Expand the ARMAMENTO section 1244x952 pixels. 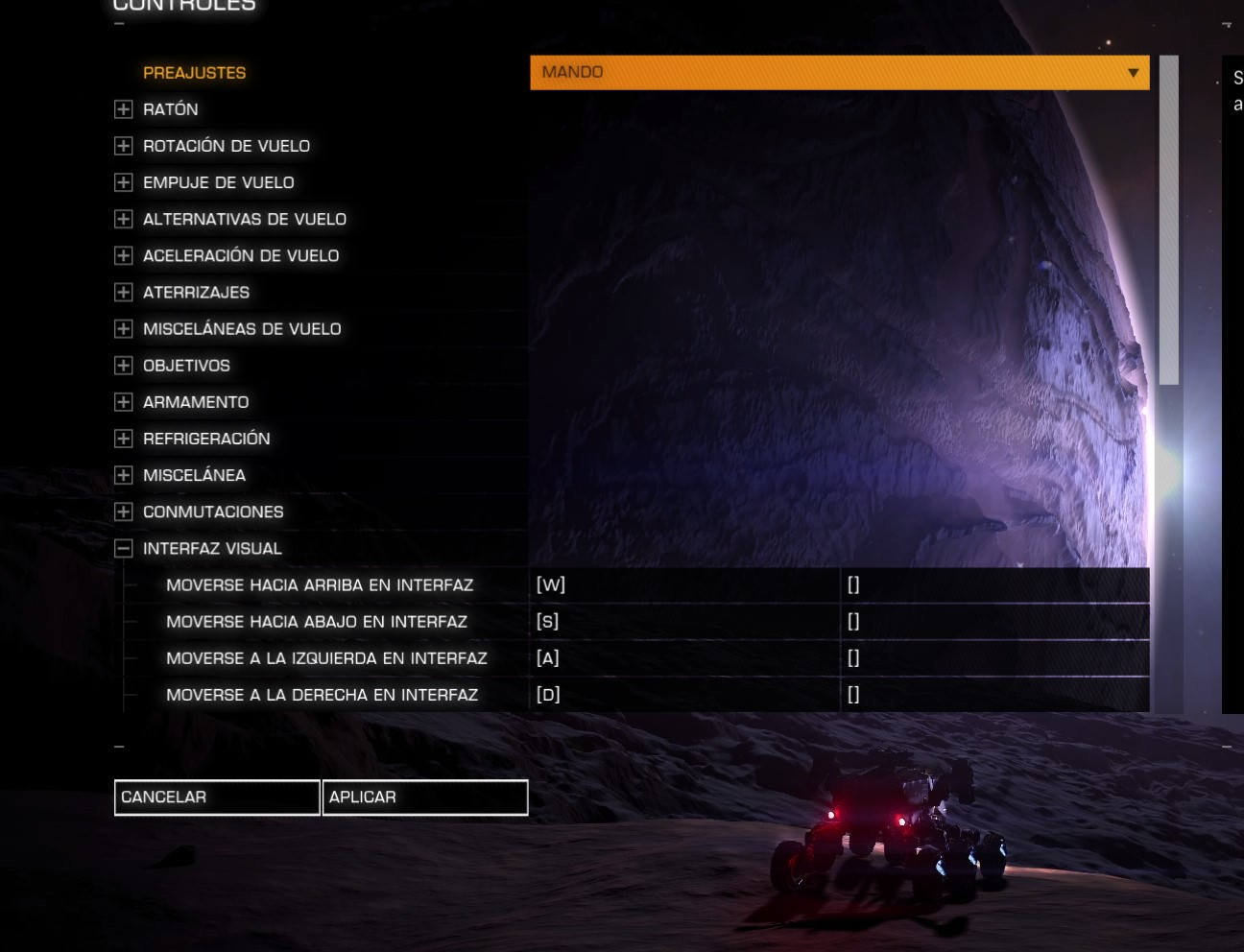coord(123,402)
